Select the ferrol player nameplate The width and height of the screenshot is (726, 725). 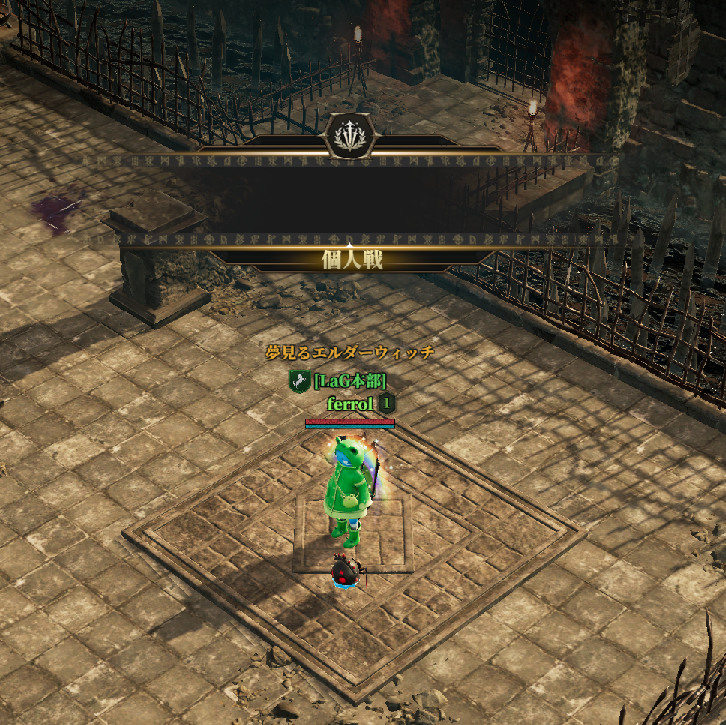pyautogui.click(x=350, y=403)
